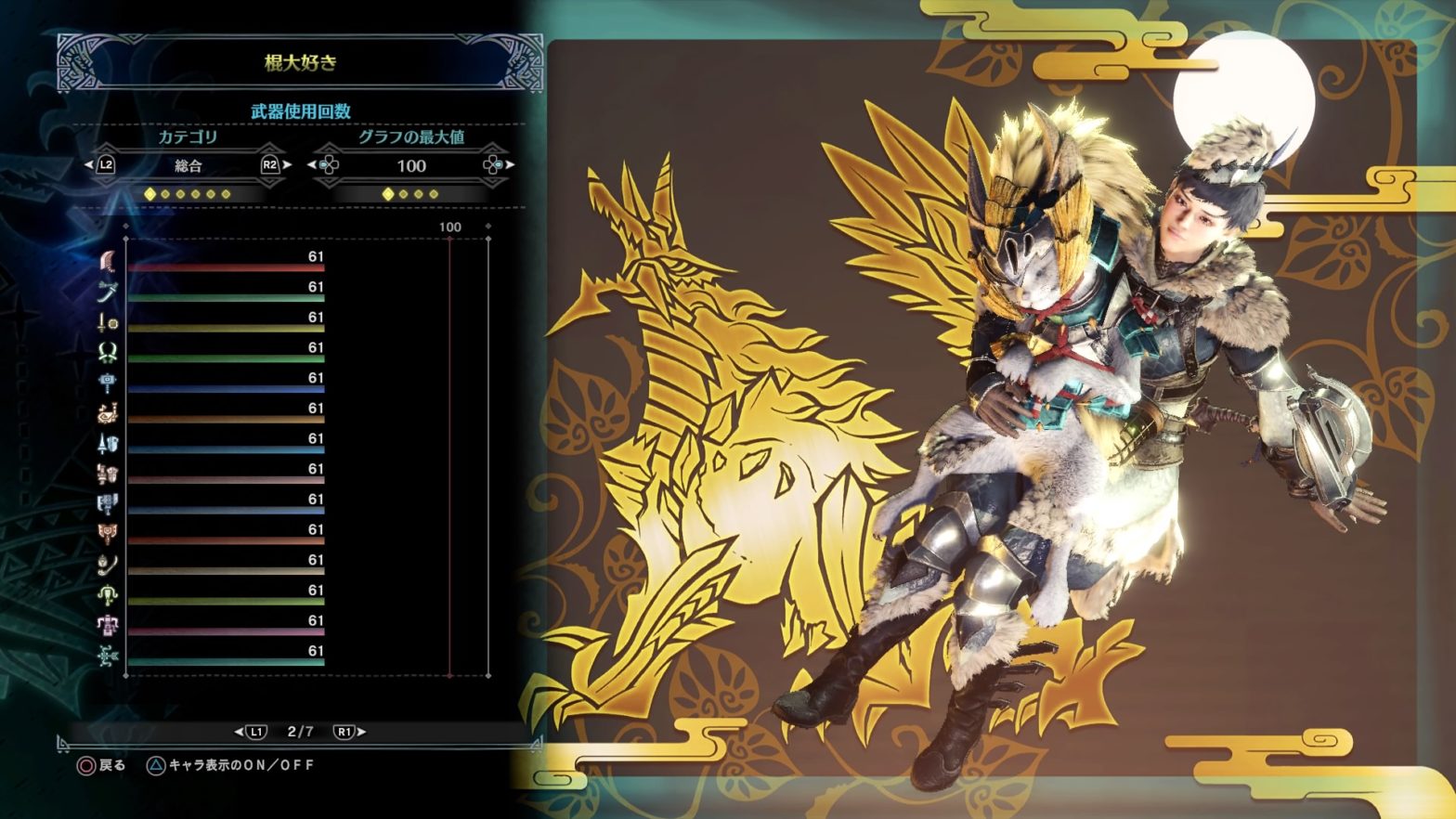
Task: Choose the Lance weapon icon
Action: pyautogui.click(x=108, y=444)
